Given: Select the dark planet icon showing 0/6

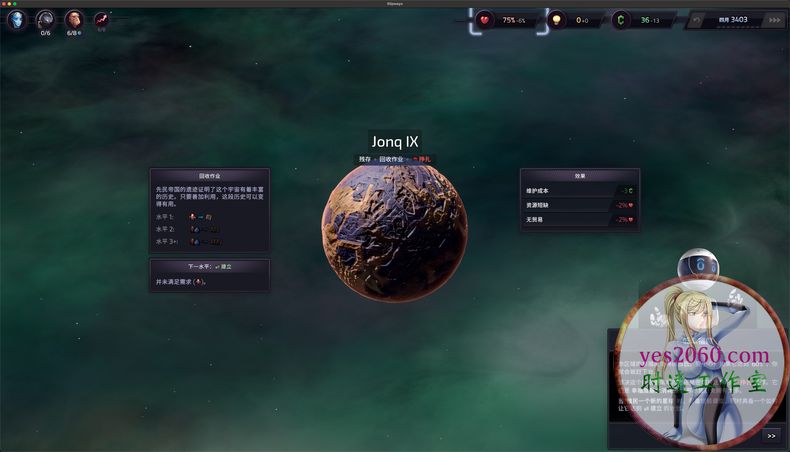Looking at the screenshot, I should [x=45, y=18].
